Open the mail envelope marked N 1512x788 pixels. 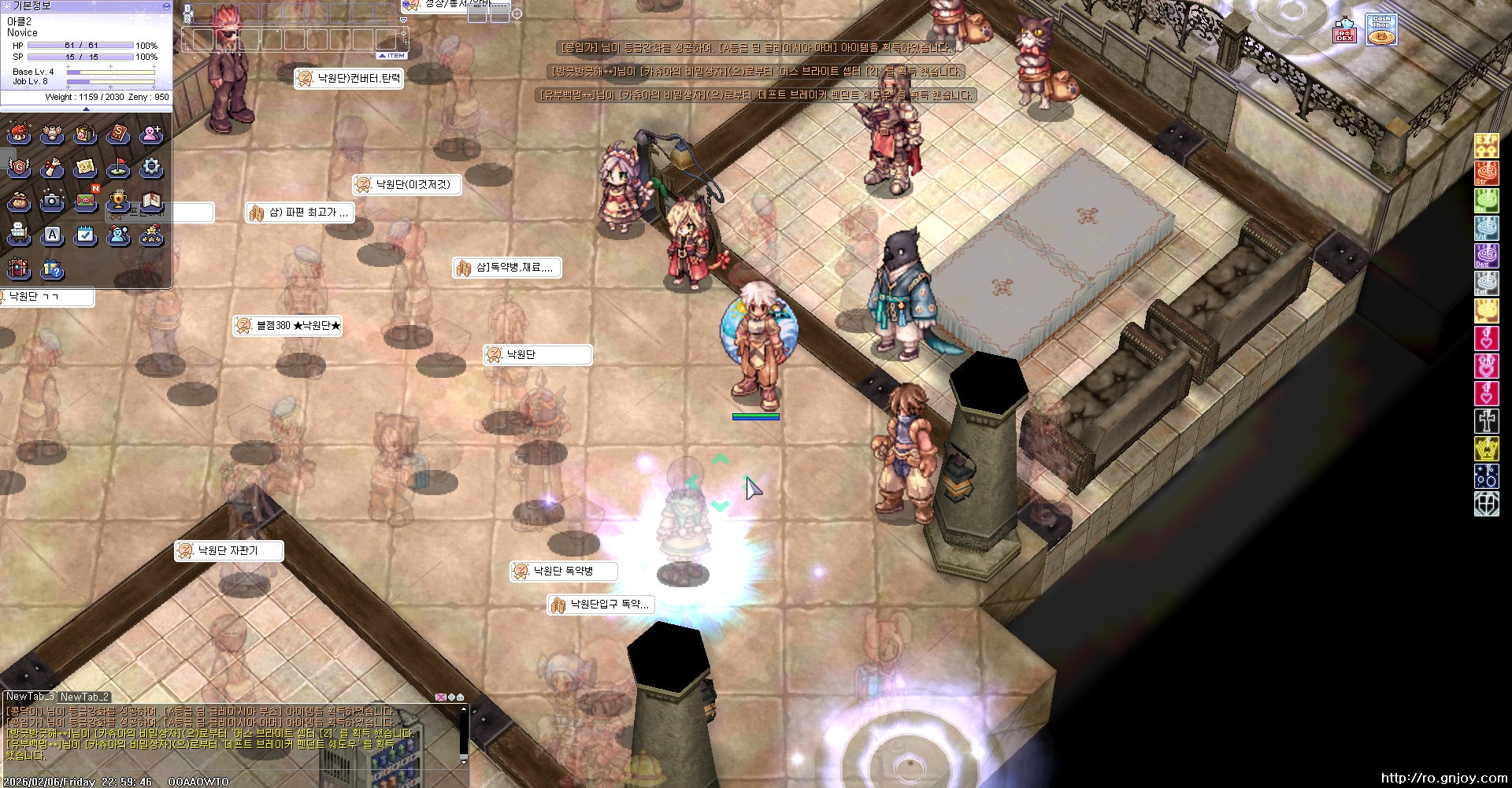[85, 202]
